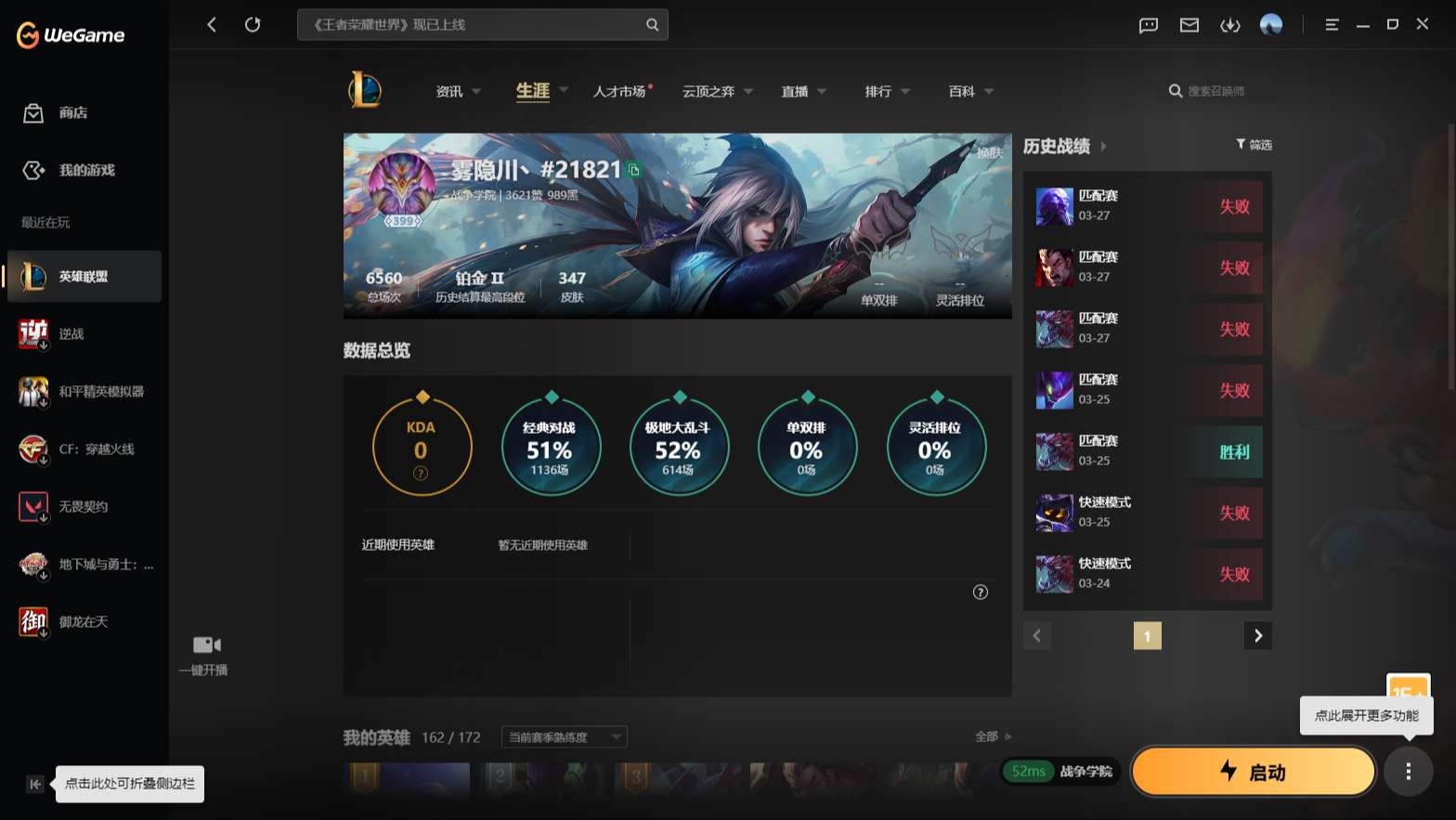This screenshot has width=1456, height=820.
Task: Start streaming with the 一键开播 camera icon
Action: [204, 644]
